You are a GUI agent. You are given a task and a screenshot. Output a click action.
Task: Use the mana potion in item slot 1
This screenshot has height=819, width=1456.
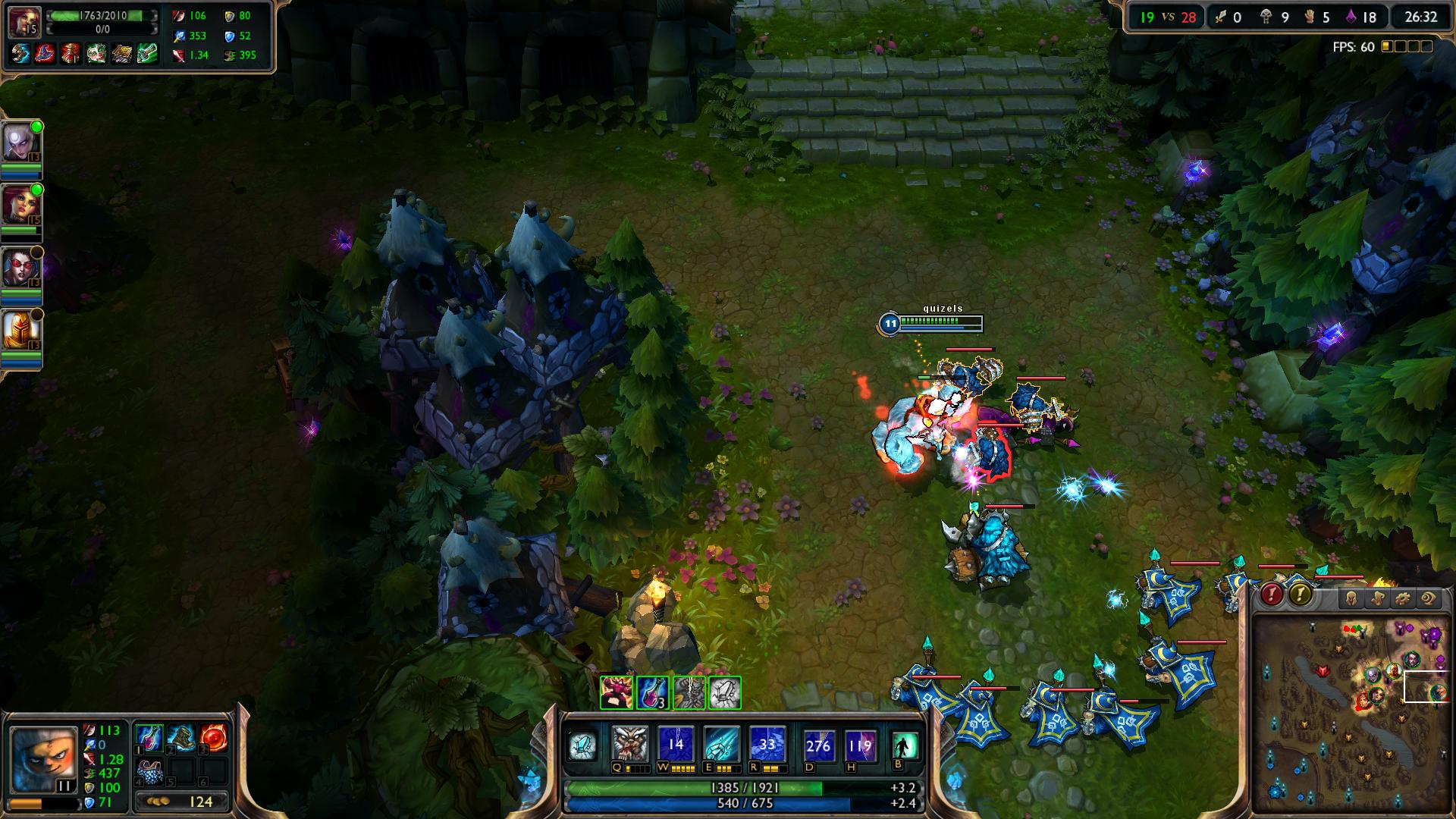click(148, 738)
